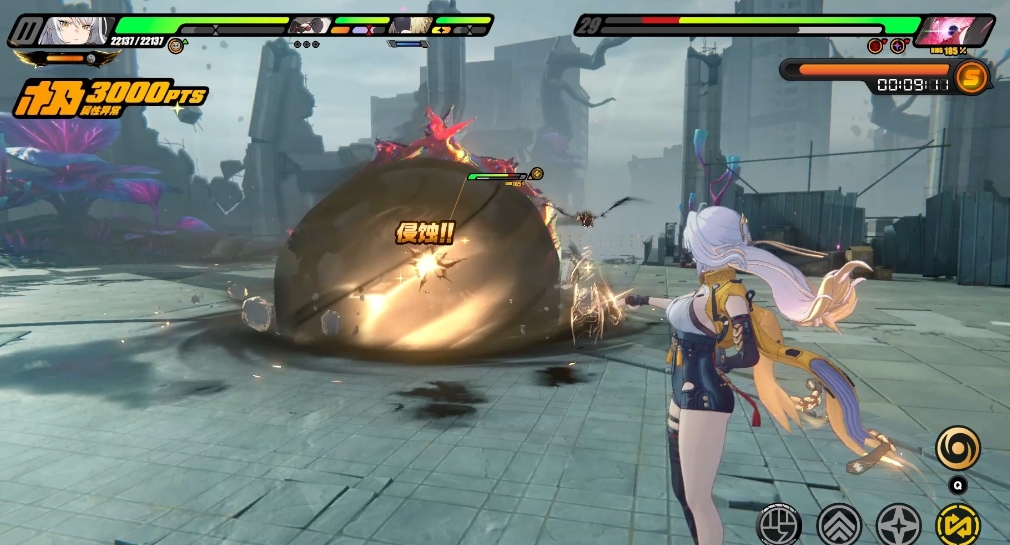Switch to the blonde teammate portrait

point(412,25)
